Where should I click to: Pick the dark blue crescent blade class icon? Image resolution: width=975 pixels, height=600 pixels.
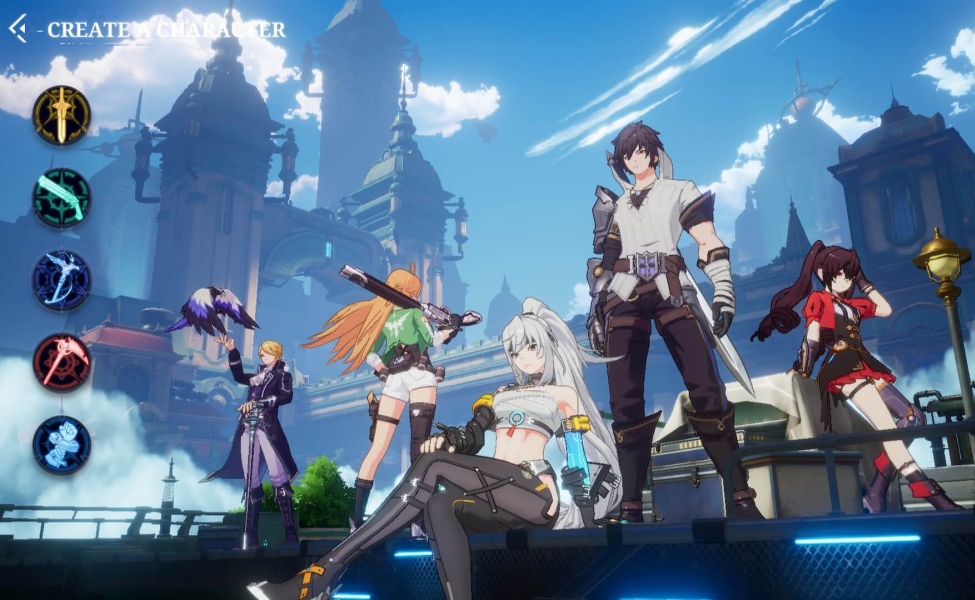click(62, 280)
